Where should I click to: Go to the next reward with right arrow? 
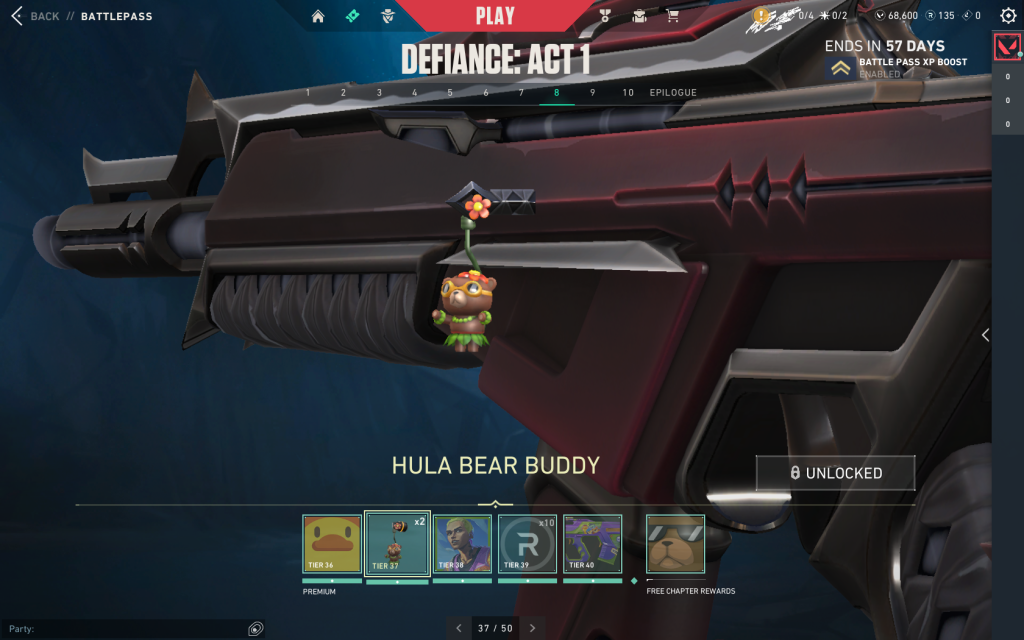click(x=532, y=628)
